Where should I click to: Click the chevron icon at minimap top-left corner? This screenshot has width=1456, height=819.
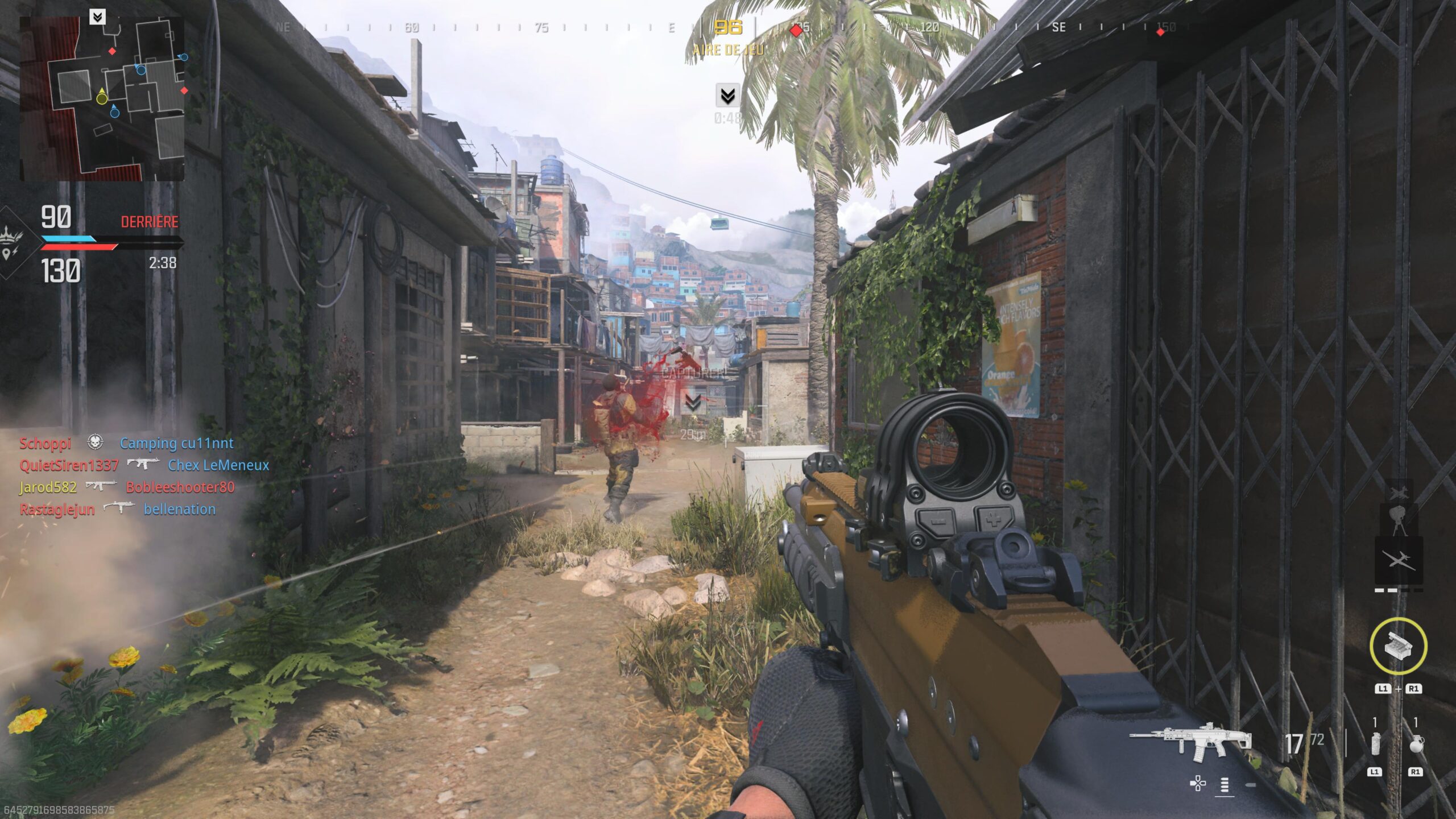tap(98, 17)
